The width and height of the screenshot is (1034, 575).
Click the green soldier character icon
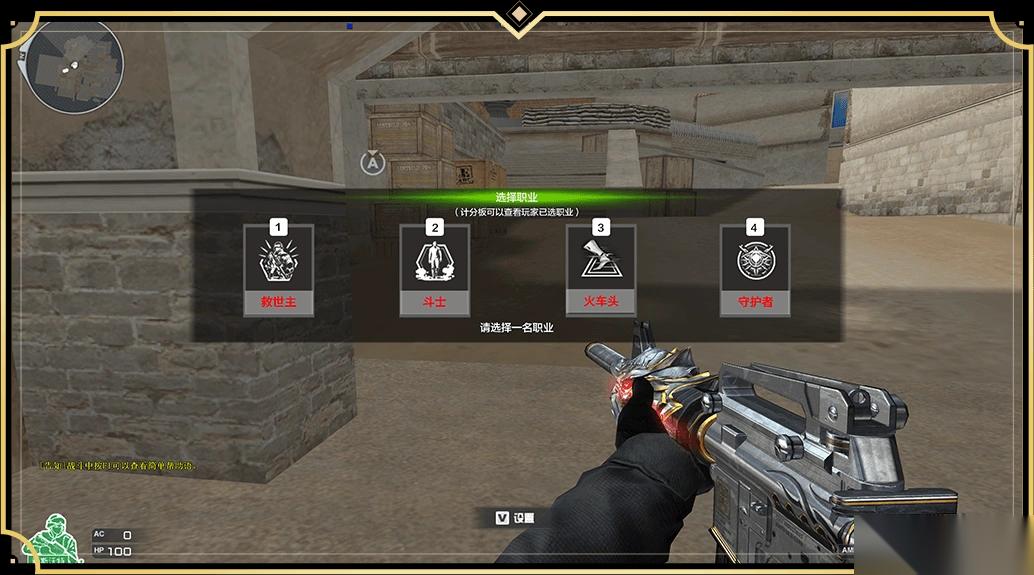pyautogui.click(x=54, y=541)
